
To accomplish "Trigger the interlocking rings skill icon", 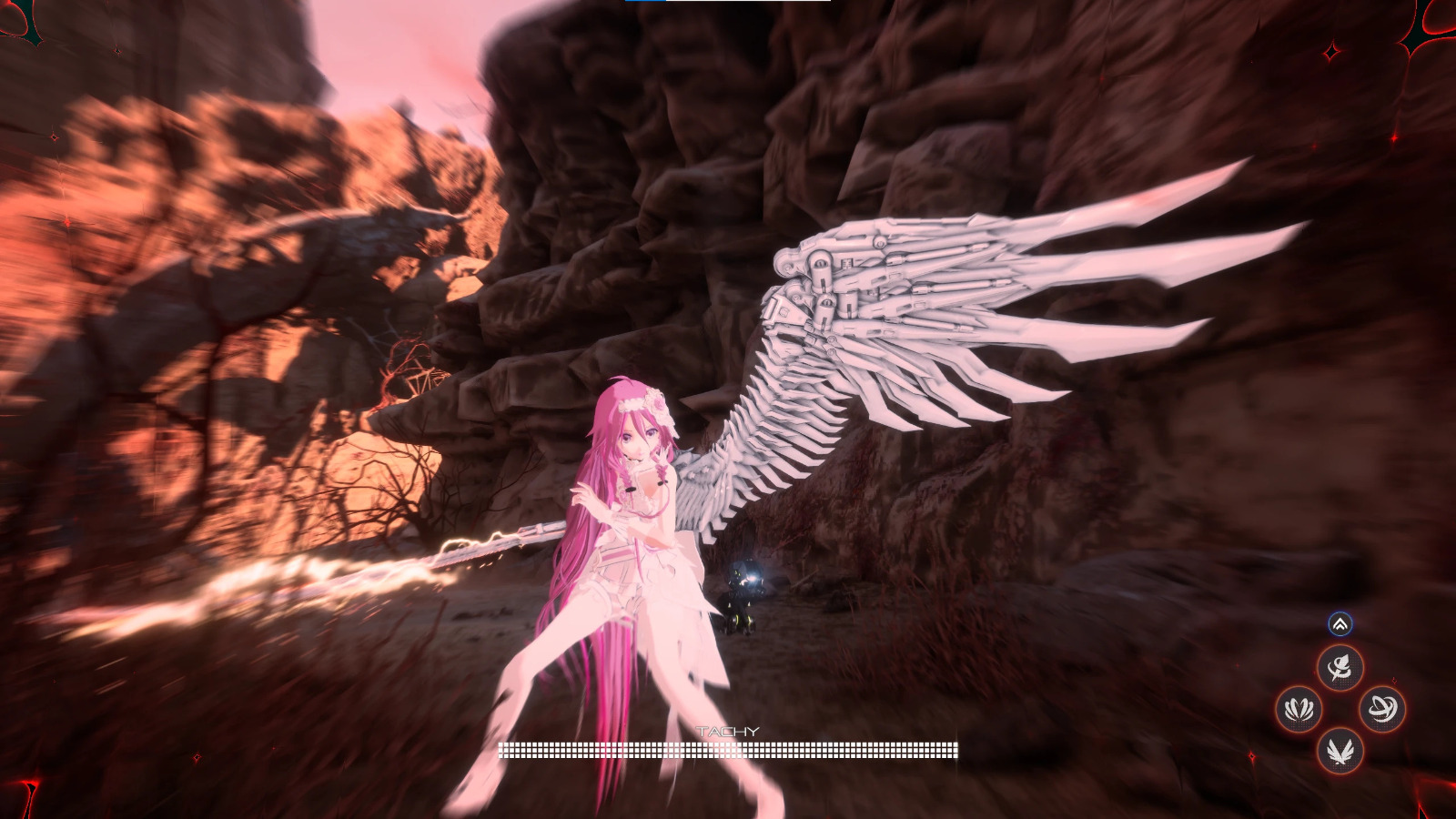I will click(x=1382, y=709).
